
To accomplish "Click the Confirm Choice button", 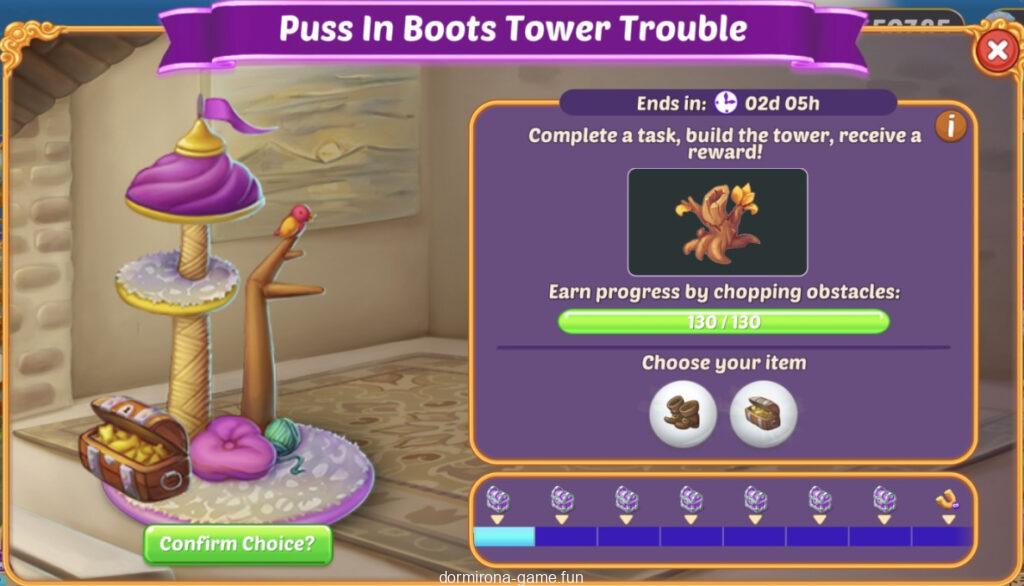I will pyautogui.click(x=237, y=544).
